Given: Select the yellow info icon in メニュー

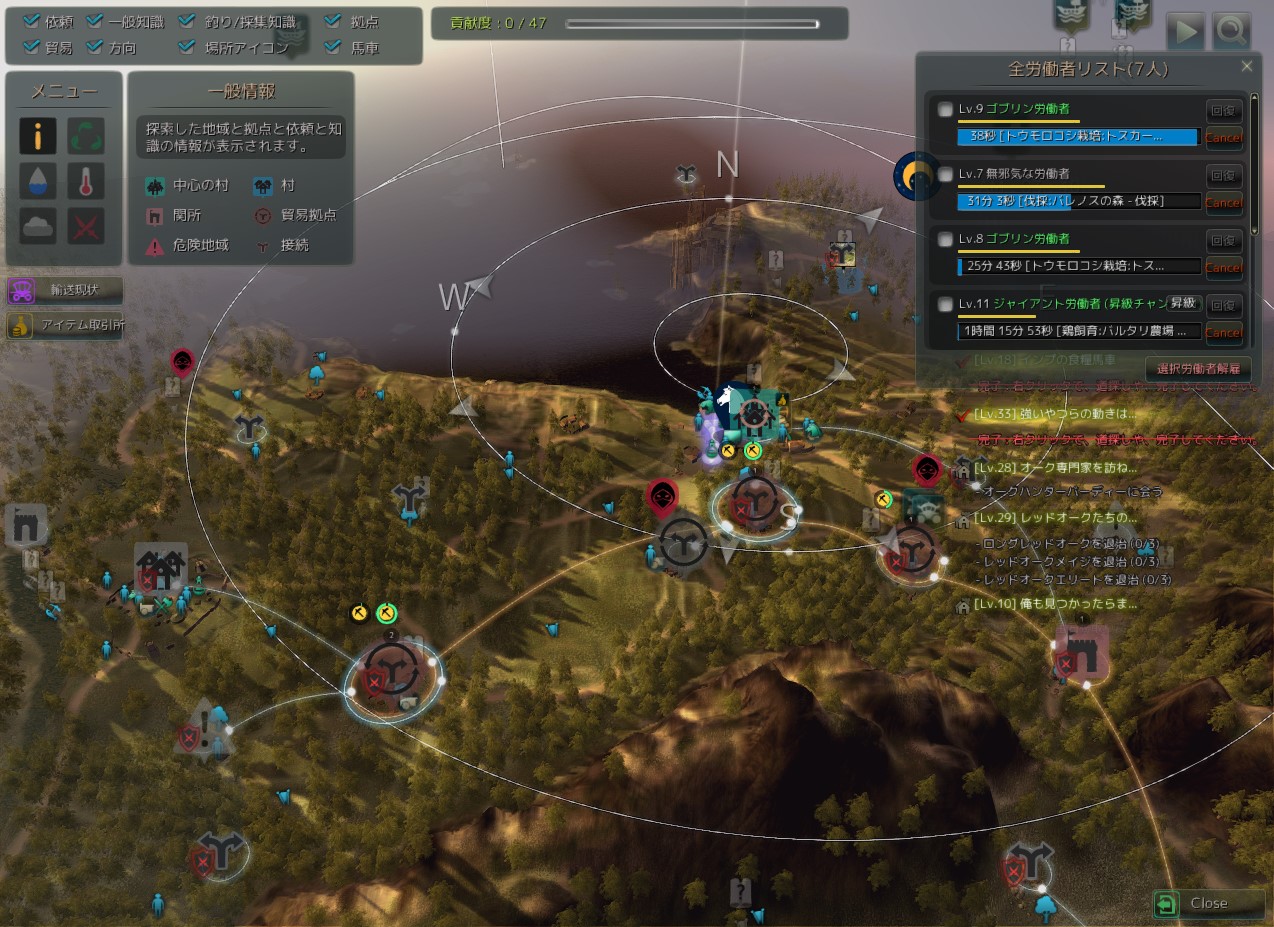Looking at the screenshot, I should [x=38, y=136].
